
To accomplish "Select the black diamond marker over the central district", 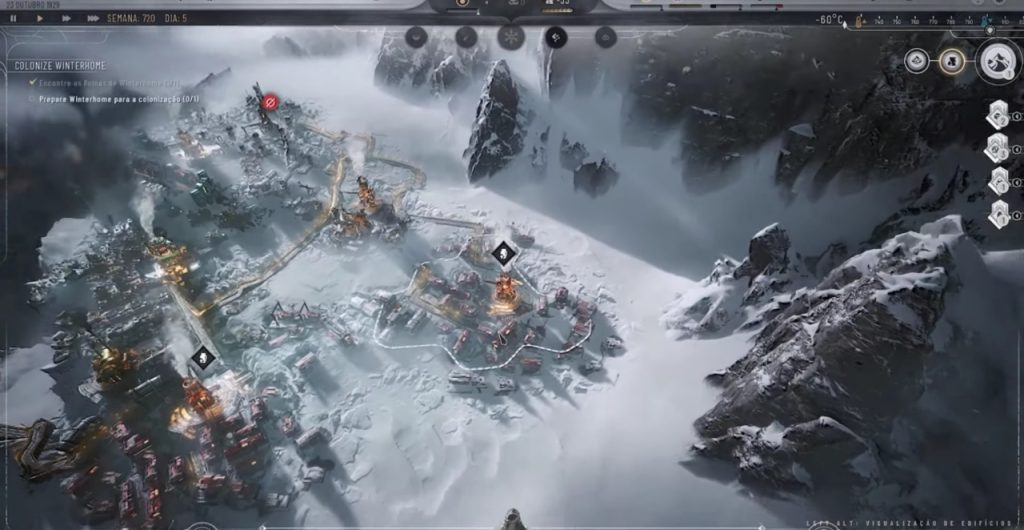I will tap(505, 253).
